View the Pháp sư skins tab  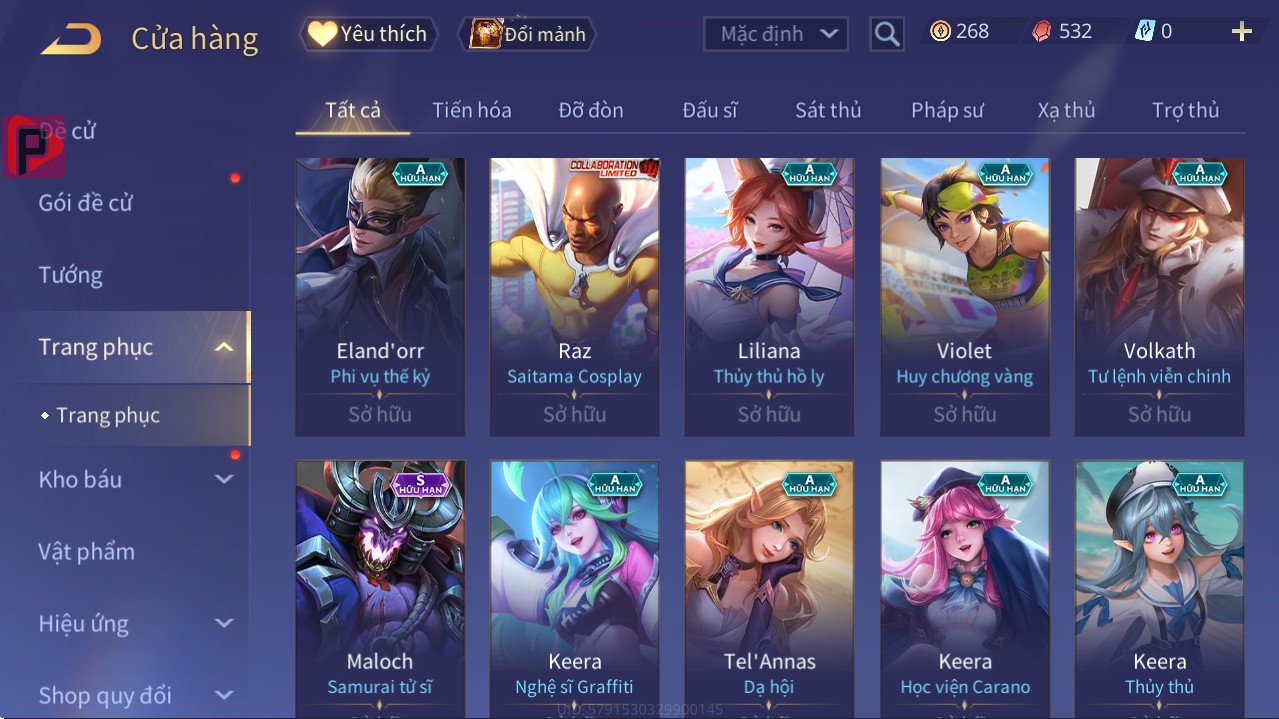947,110
